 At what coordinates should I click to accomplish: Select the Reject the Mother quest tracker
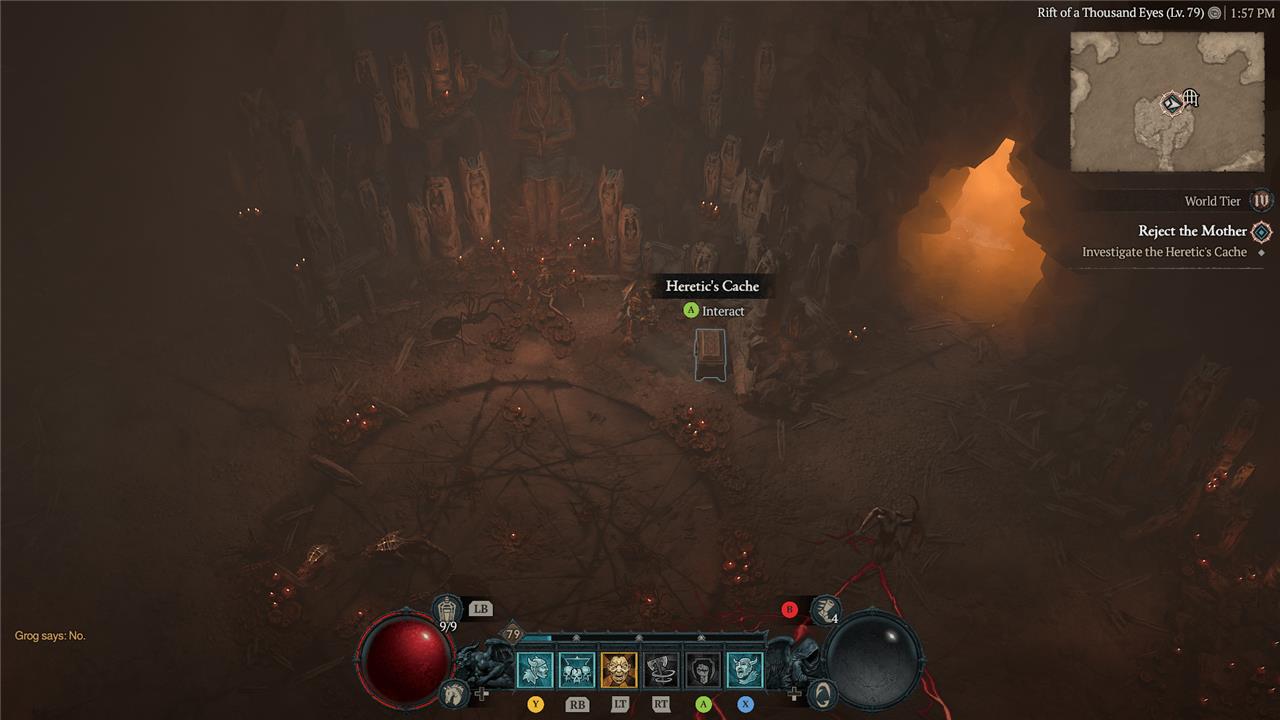[1193, 231]
